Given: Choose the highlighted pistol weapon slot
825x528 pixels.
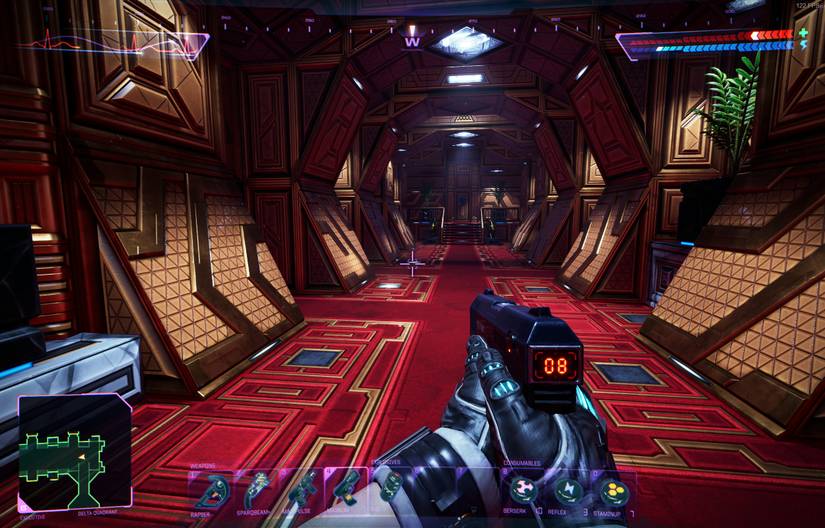Looking at the screenshot, I should [x=346, y=488].
